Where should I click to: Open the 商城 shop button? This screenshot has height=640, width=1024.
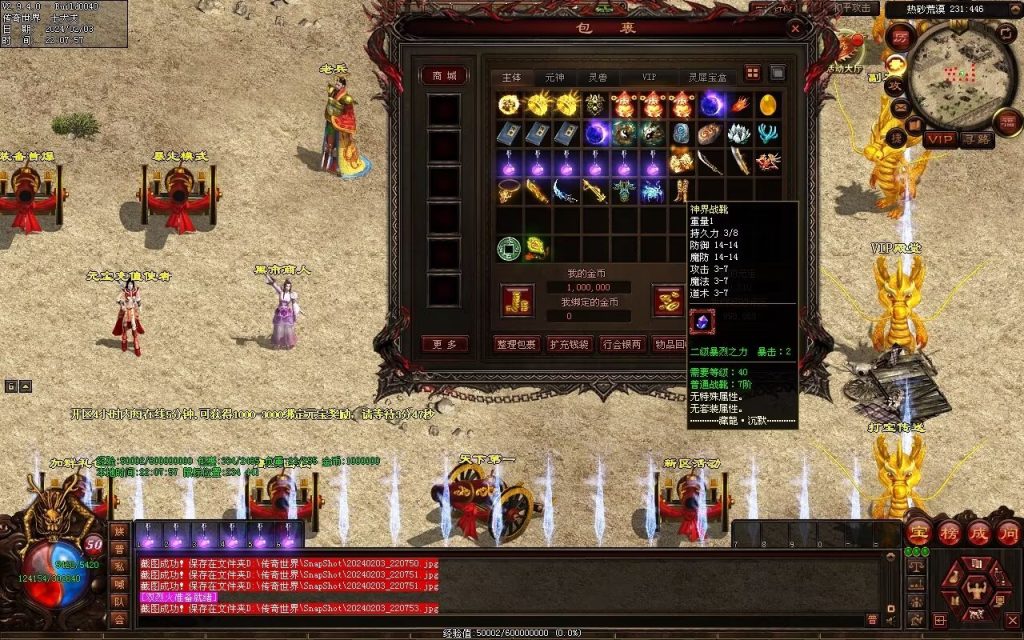point(444,76)
